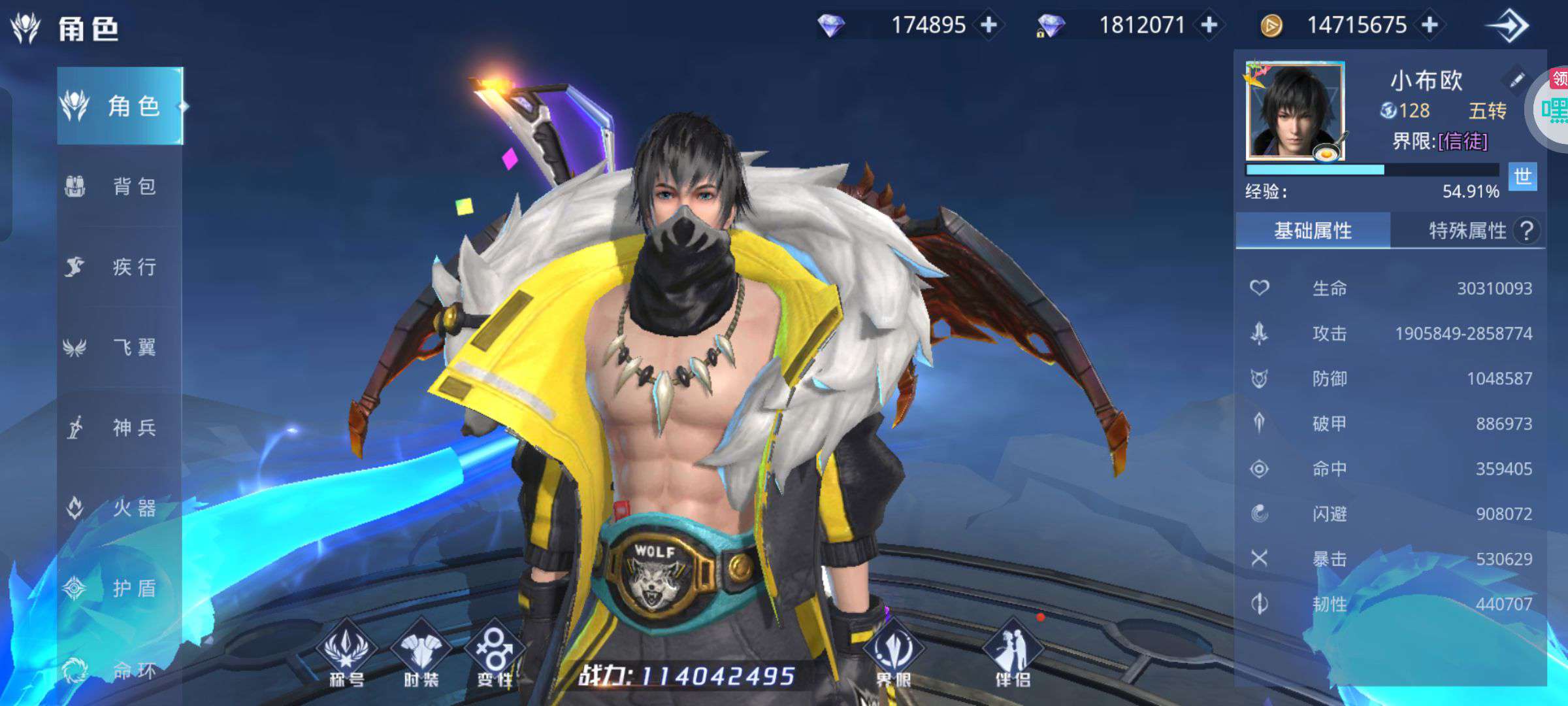
Task: Open the 称号 title button
Action: click(x=346, y=654)
